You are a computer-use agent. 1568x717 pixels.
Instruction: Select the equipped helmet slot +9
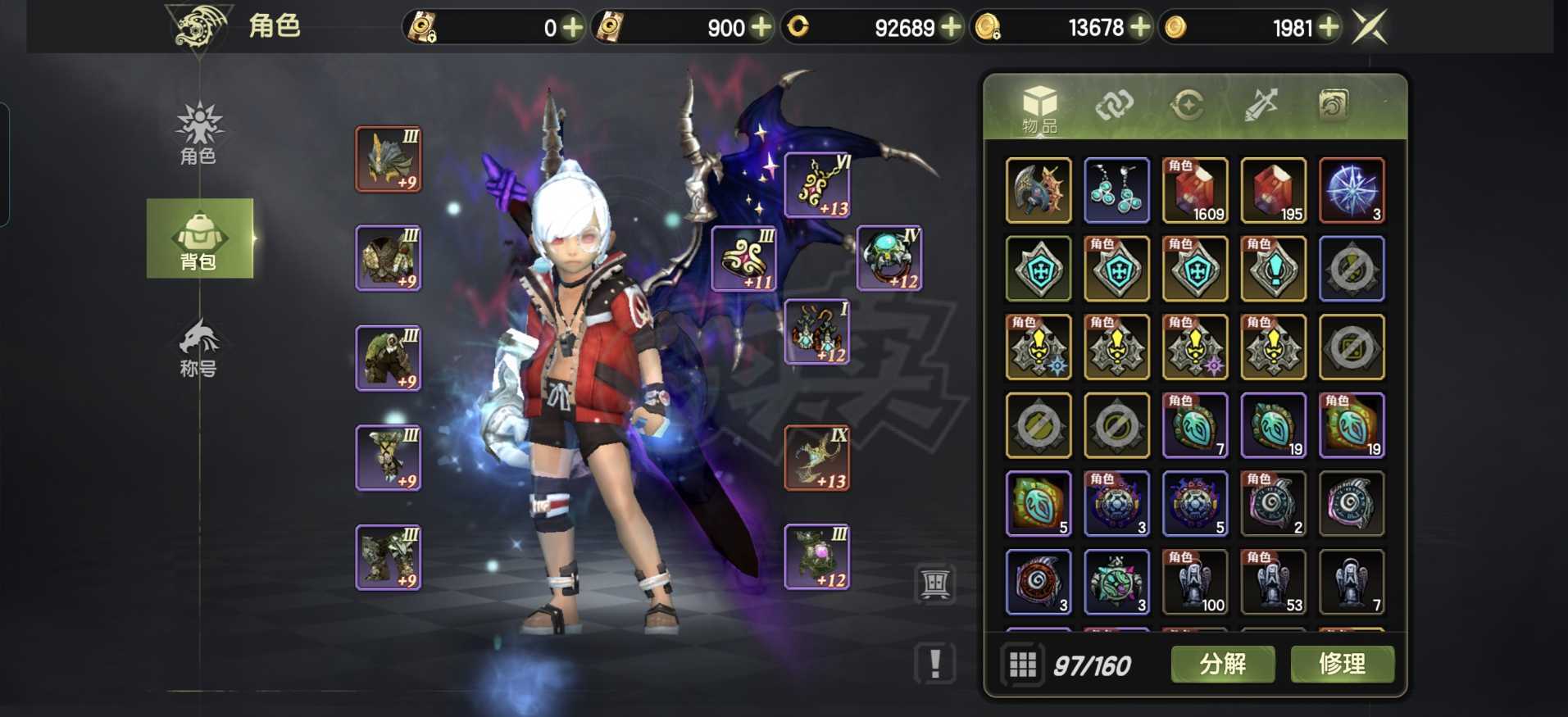pos(389,159)
